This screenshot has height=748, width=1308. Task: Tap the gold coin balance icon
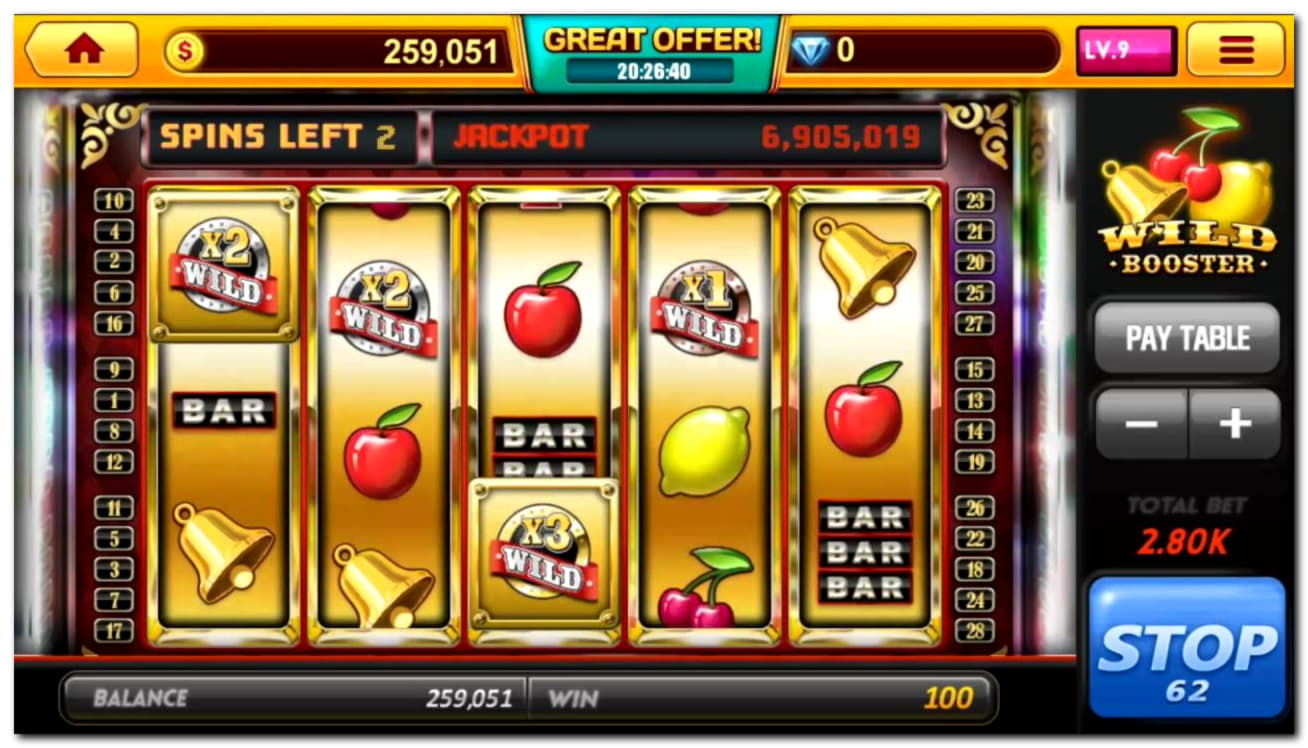click(184, 52)
